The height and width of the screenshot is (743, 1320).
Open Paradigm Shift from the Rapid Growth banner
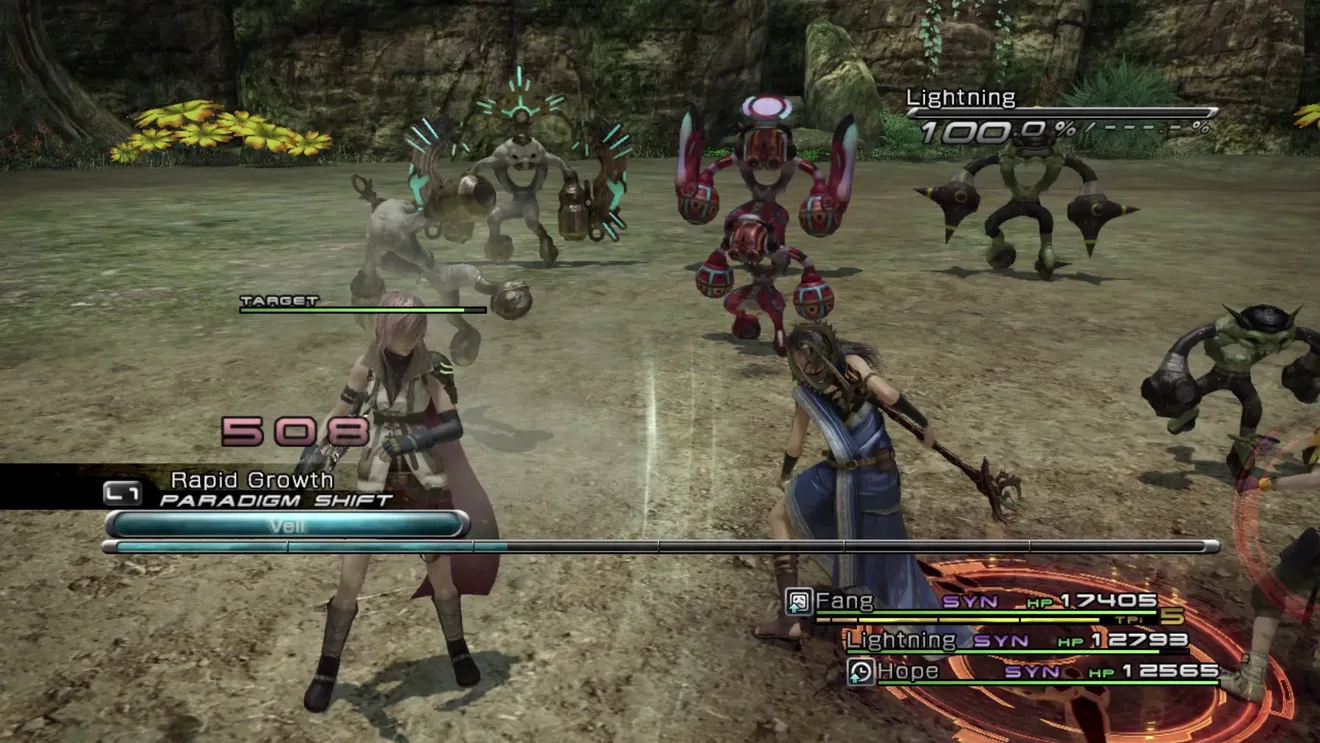click(x=275, y=499)
